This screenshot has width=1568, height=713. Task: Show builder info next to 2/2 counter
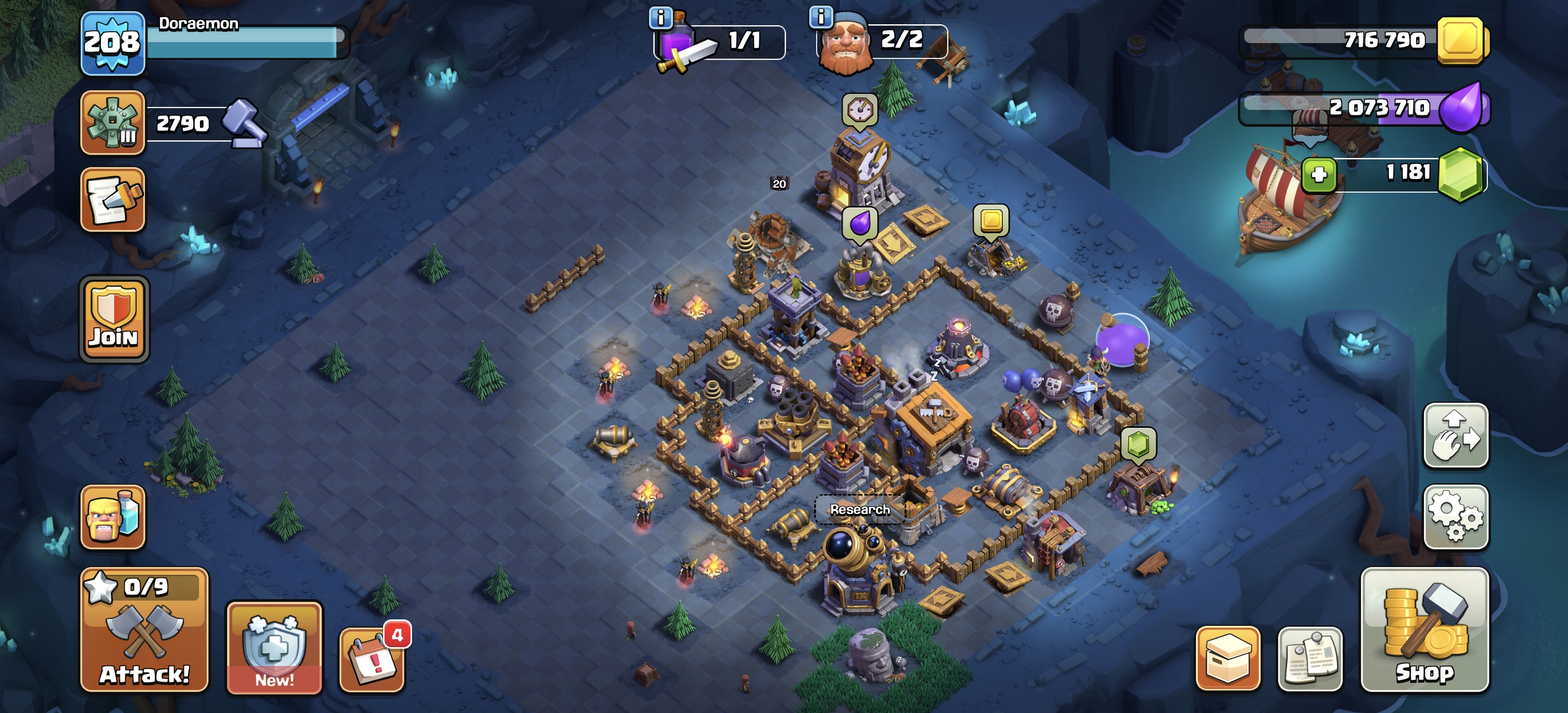tap(821, 17)
